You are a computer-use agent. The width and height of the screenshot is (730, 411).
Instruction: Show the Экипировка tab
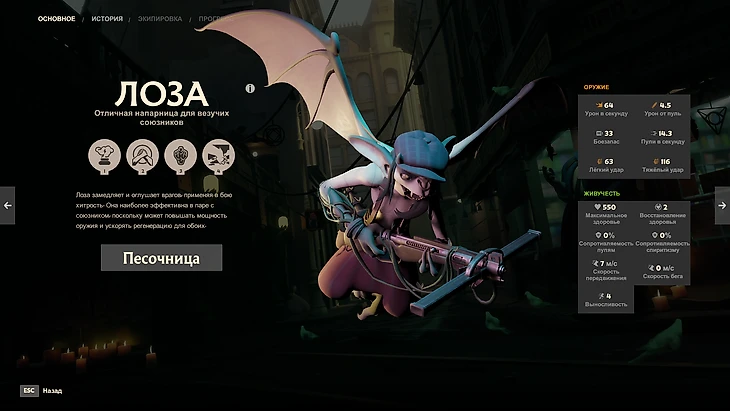(162, 19)
